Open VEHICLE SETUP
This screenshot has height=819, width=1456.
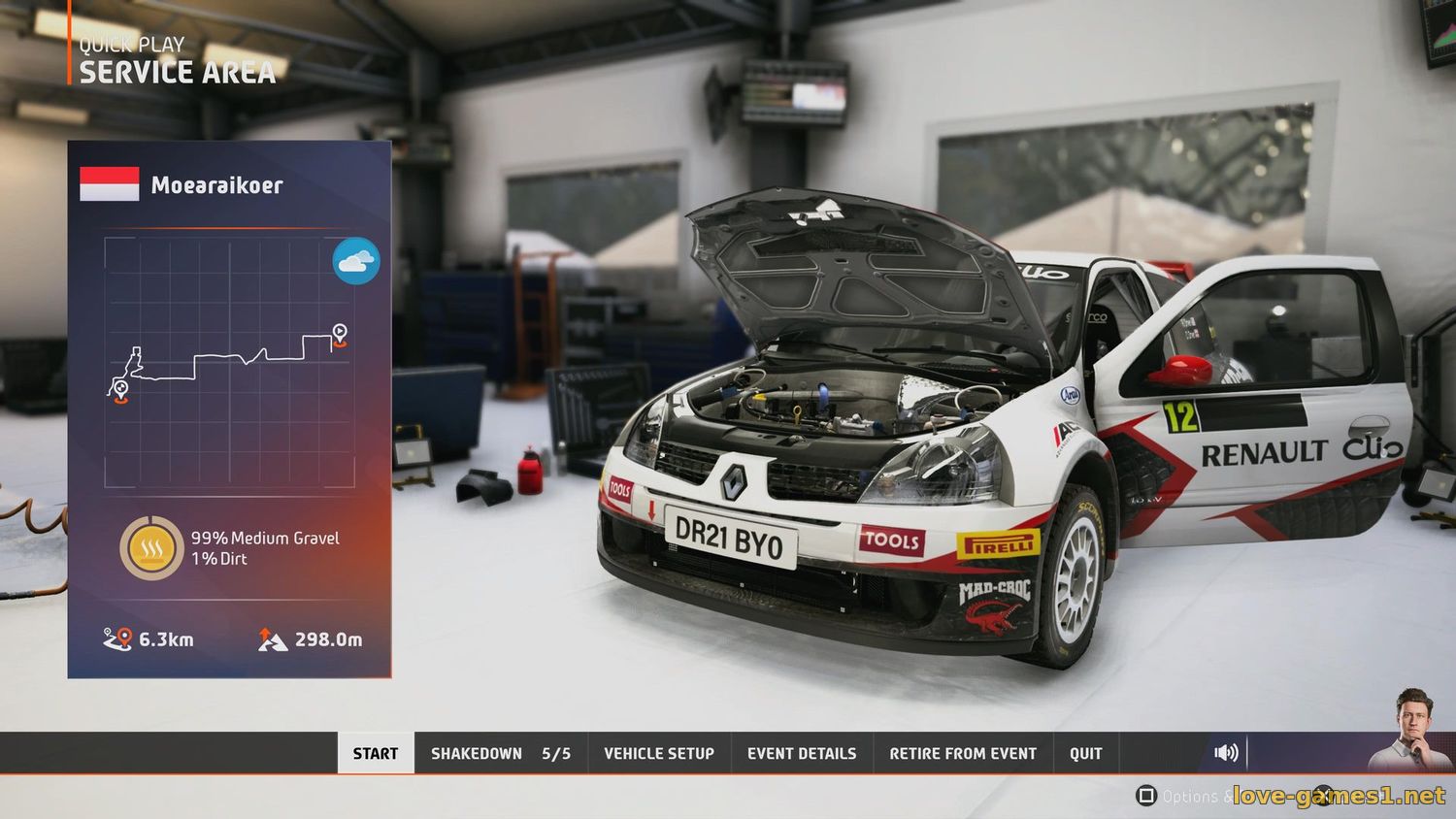point(658,753)
